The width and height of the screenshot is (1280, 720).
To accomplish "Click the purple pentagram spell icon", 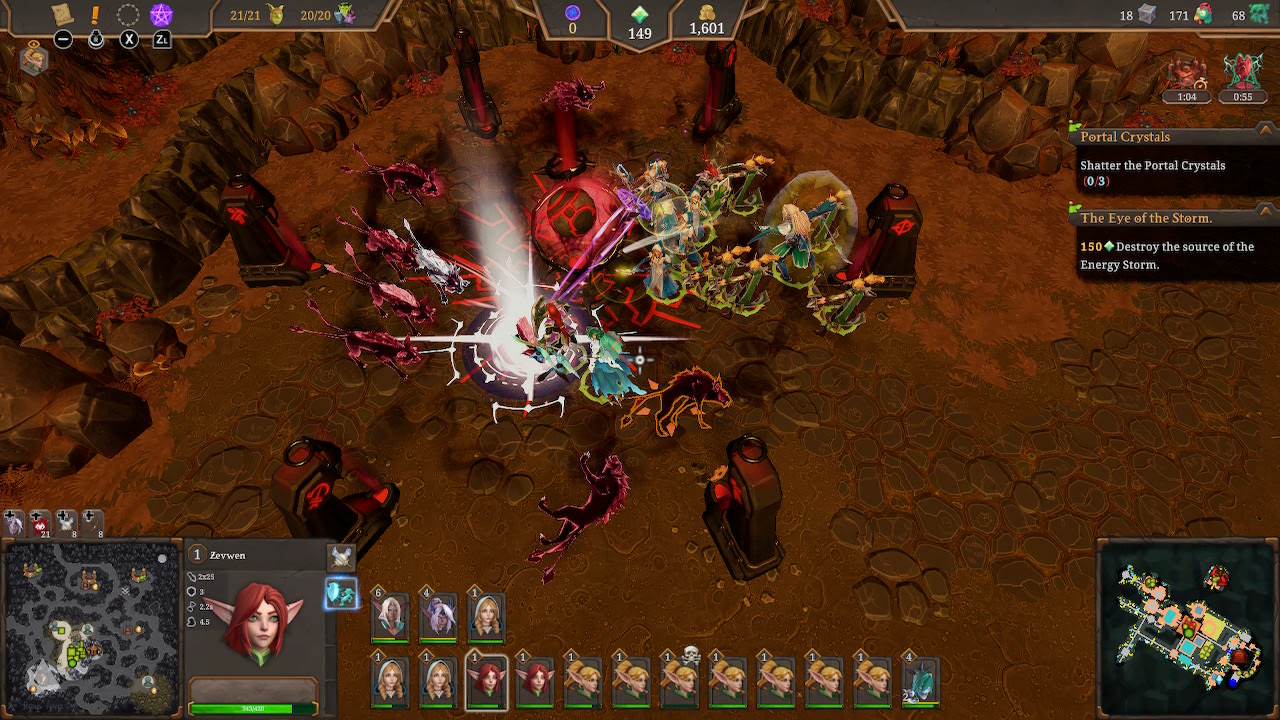I will click(162, 13).
